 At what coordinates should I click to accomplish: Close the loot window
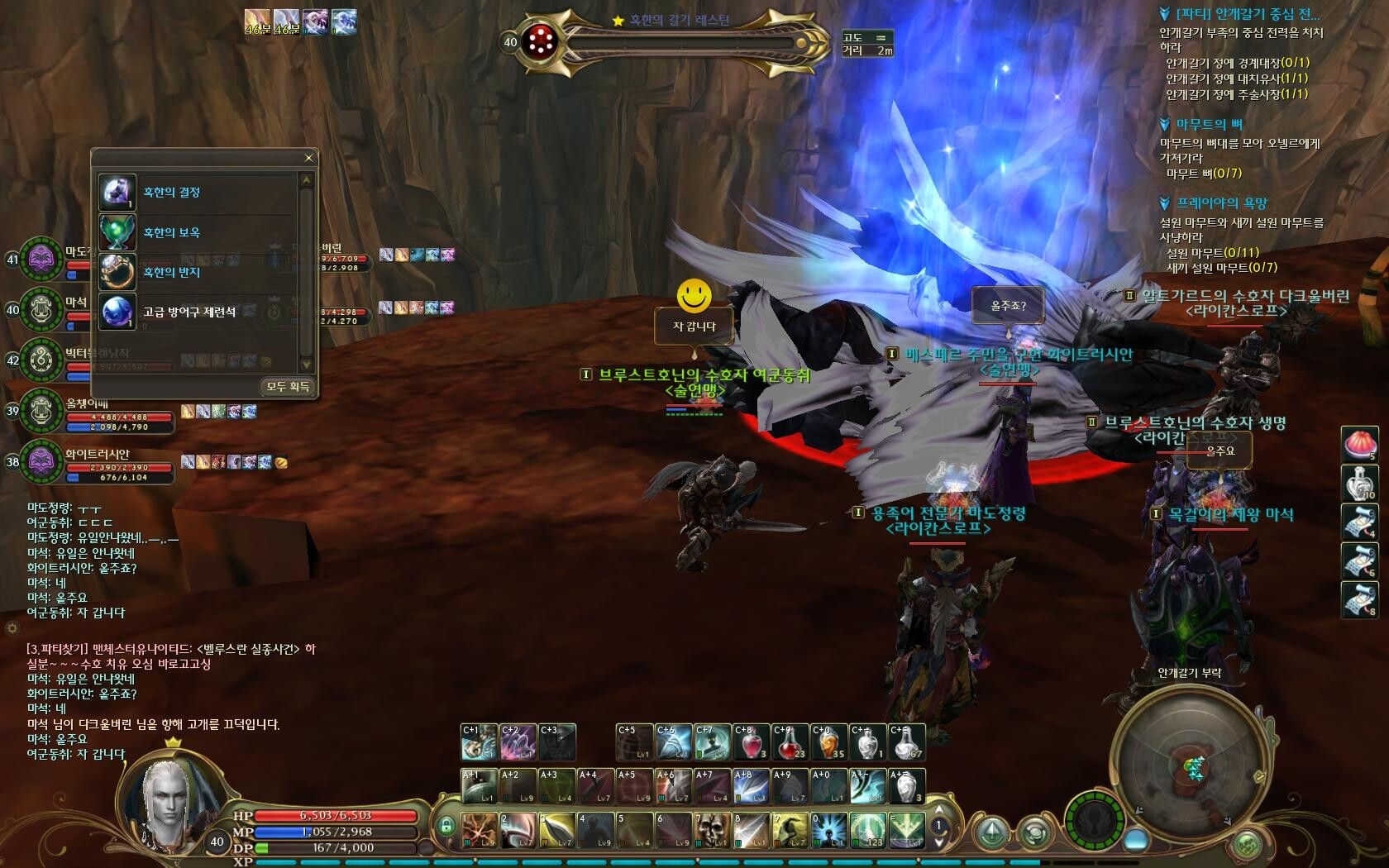(x=308, y=158)
